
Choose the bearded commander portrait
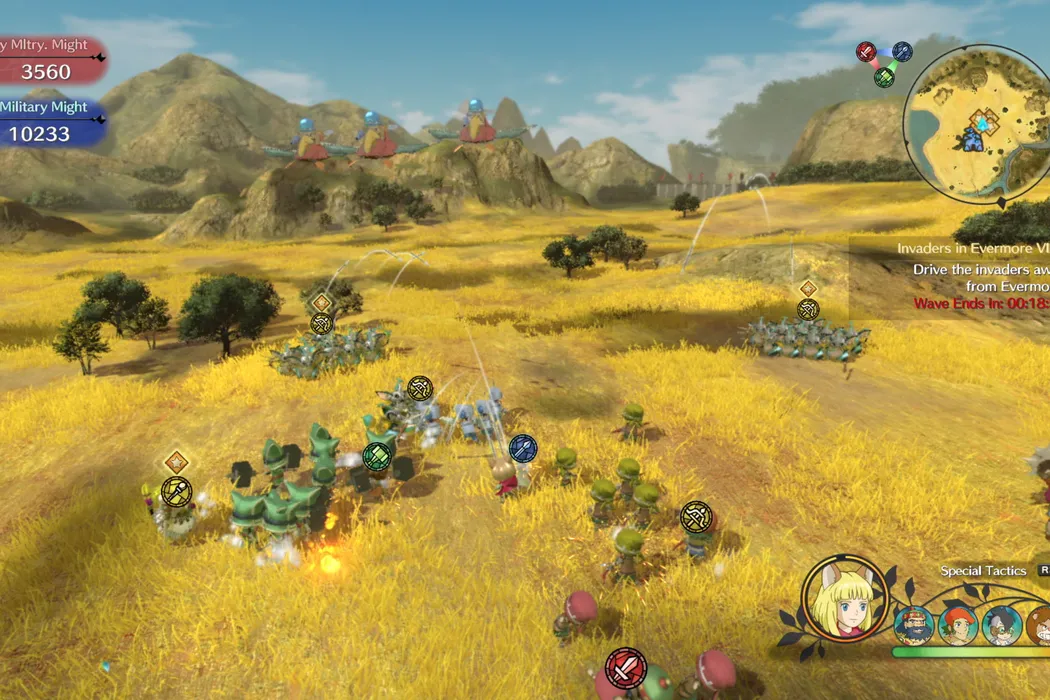(914, 625)
